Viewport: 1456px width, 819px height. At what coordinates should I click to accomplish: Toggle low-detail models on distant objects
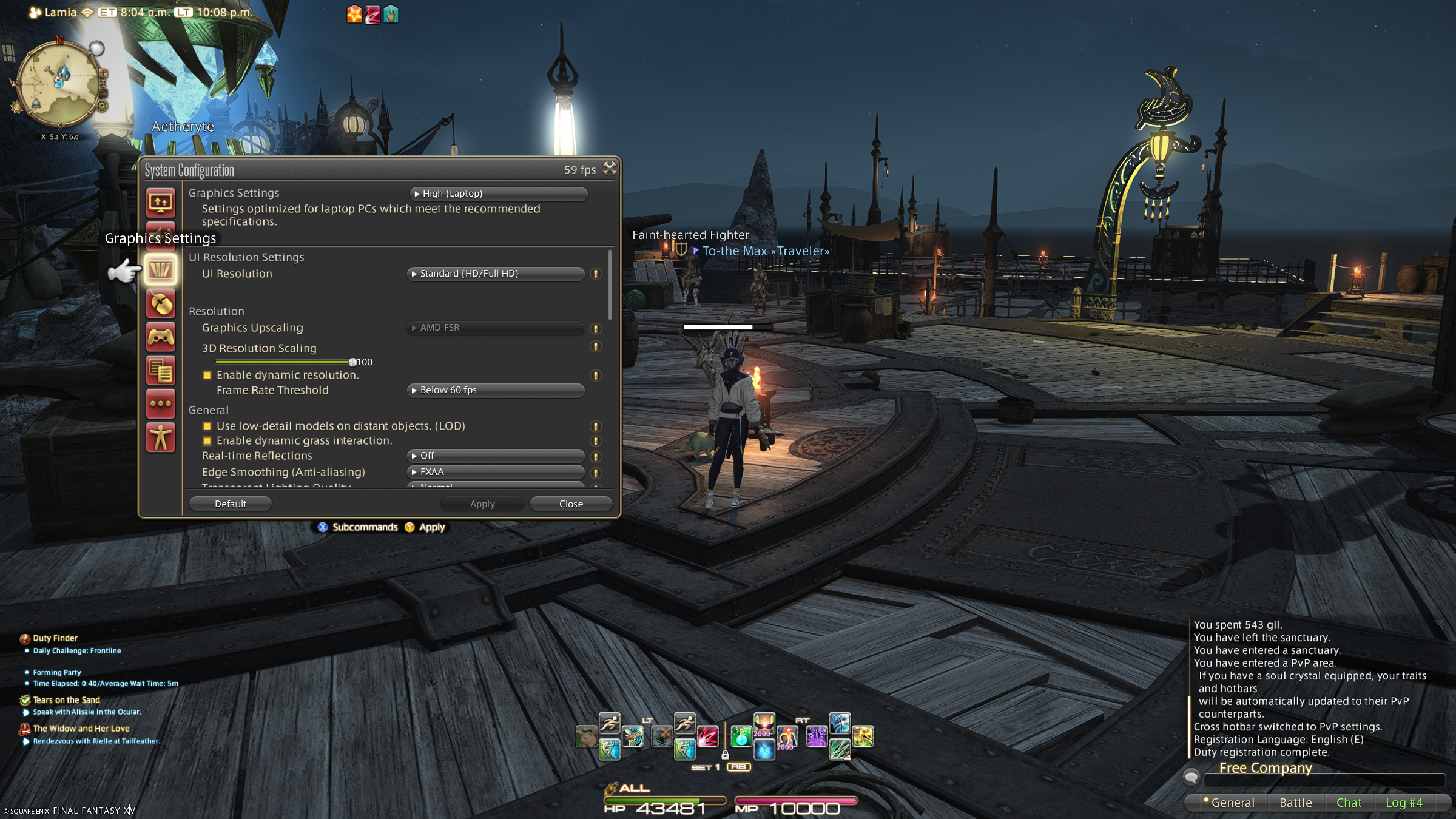(207, 426)
